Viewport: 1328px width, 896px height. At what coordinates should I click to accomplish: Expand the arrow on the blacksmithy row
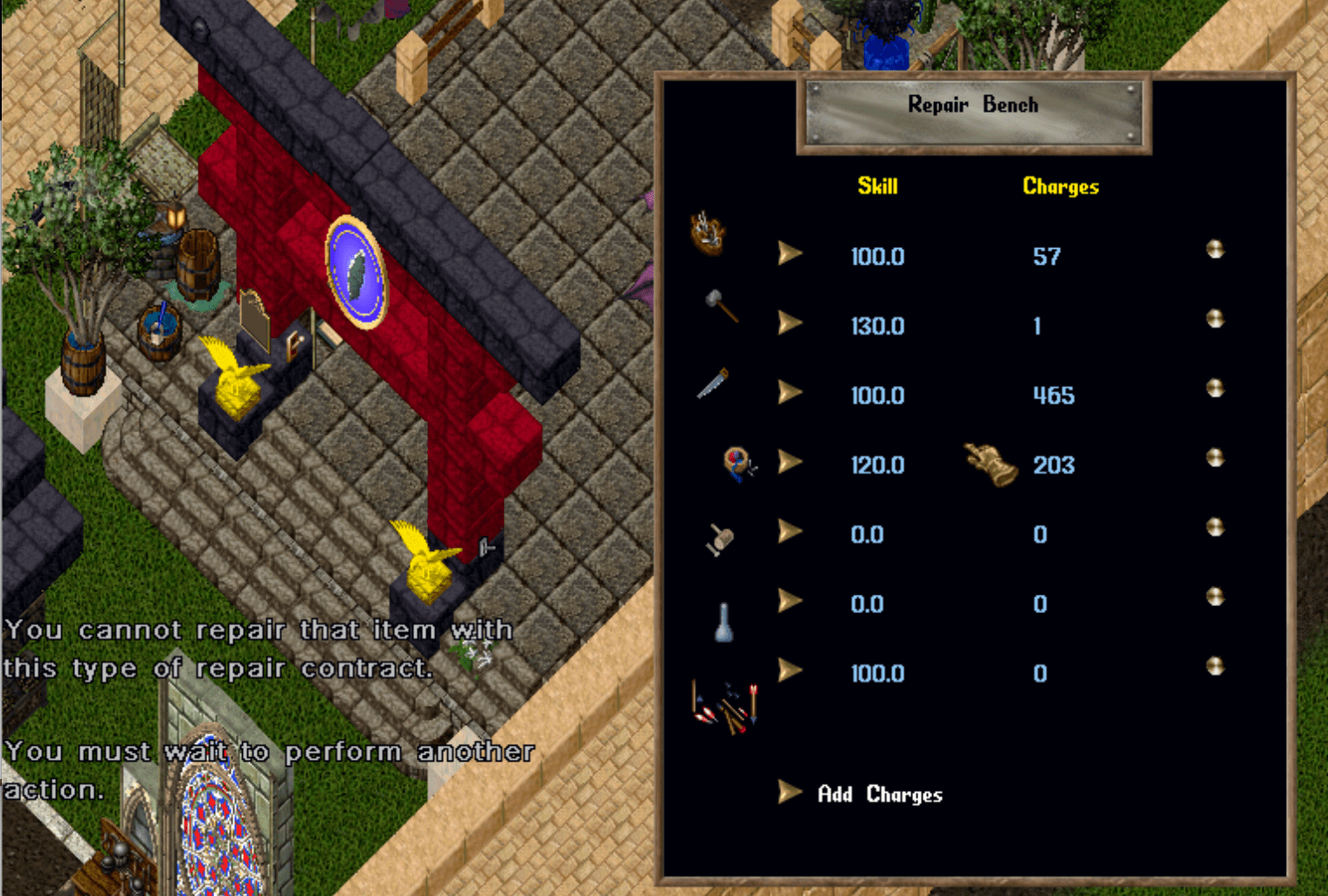click(791, 253)
